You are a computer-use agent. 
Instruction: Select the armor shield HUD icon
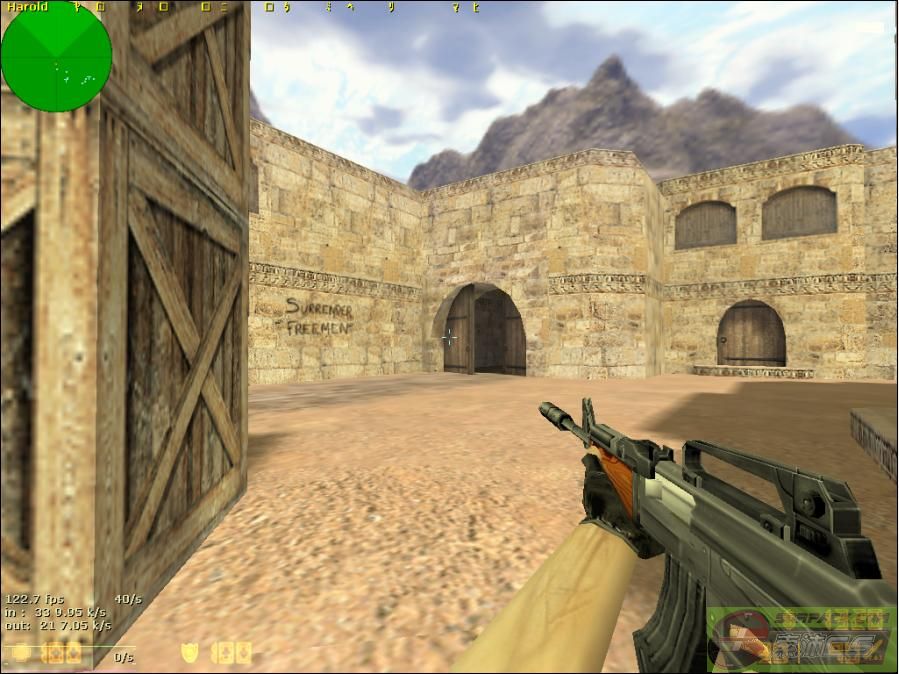[x=189, y=653]
